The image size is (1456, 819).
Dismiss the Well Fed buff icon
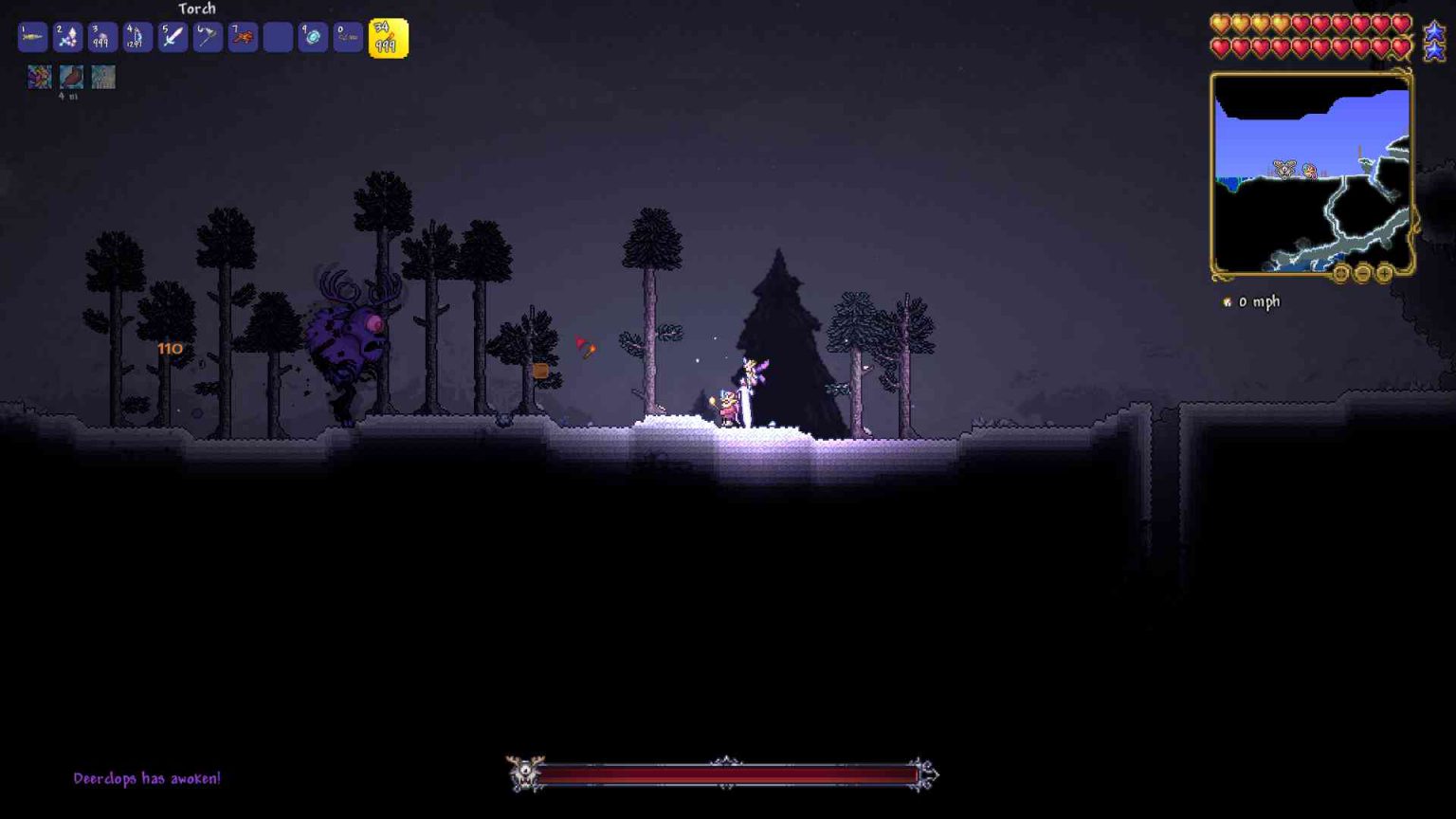(x=70, y=78)
